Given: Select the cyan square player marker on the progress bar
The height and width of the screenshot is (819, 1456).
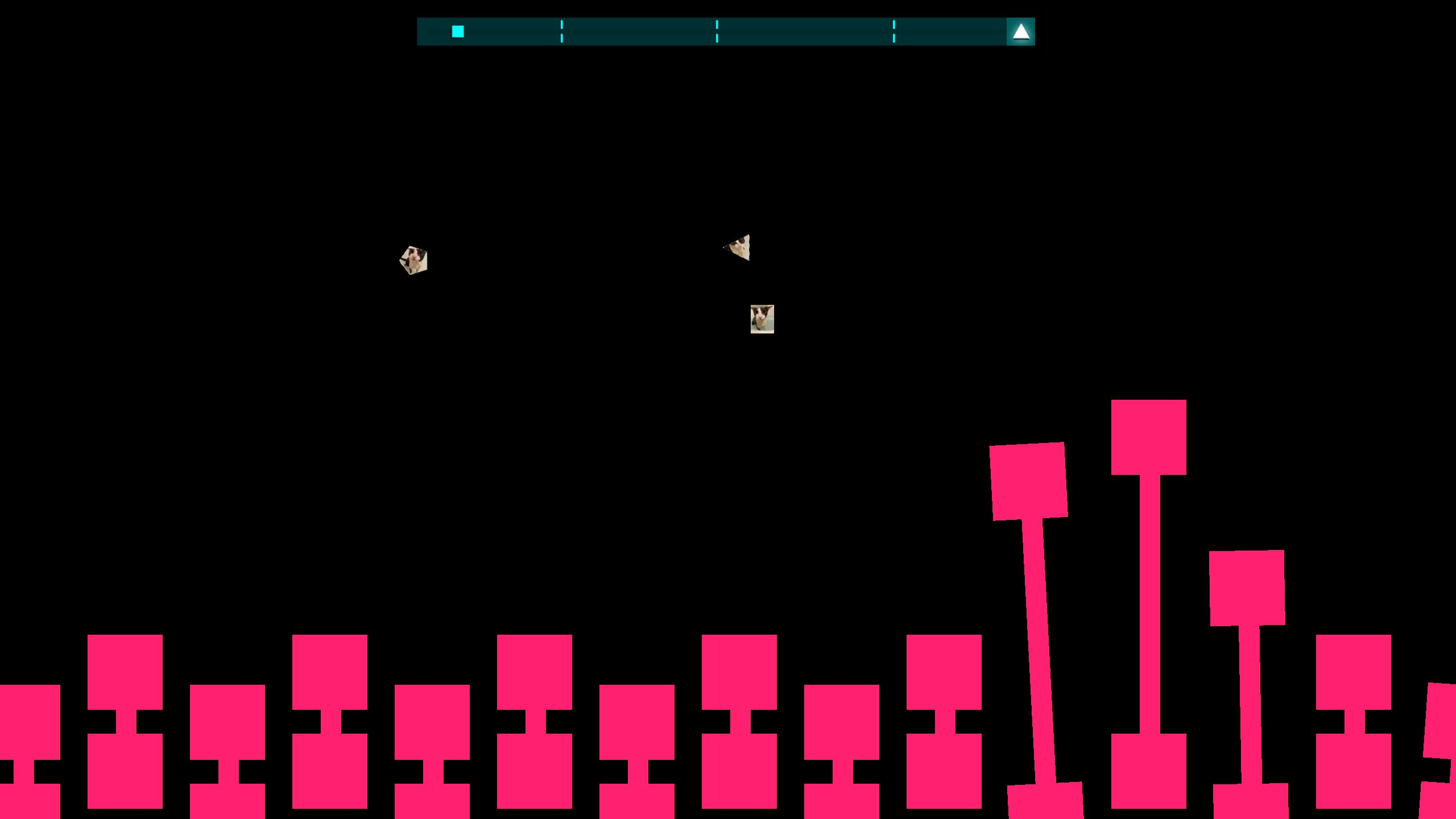Looking at the screenshot, I should pyautogui.click(x=458, y=31).
